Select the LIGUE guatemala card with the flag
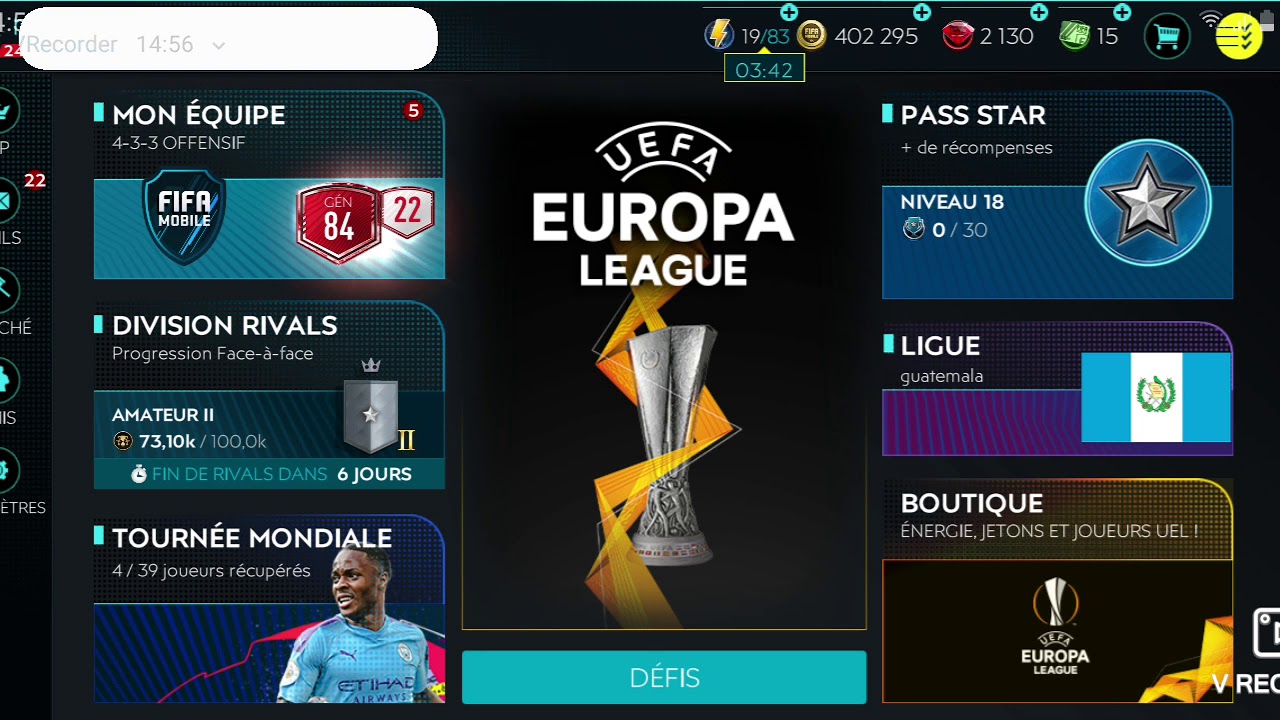This screenshot has height=720, width=1280. point(1057,390)
